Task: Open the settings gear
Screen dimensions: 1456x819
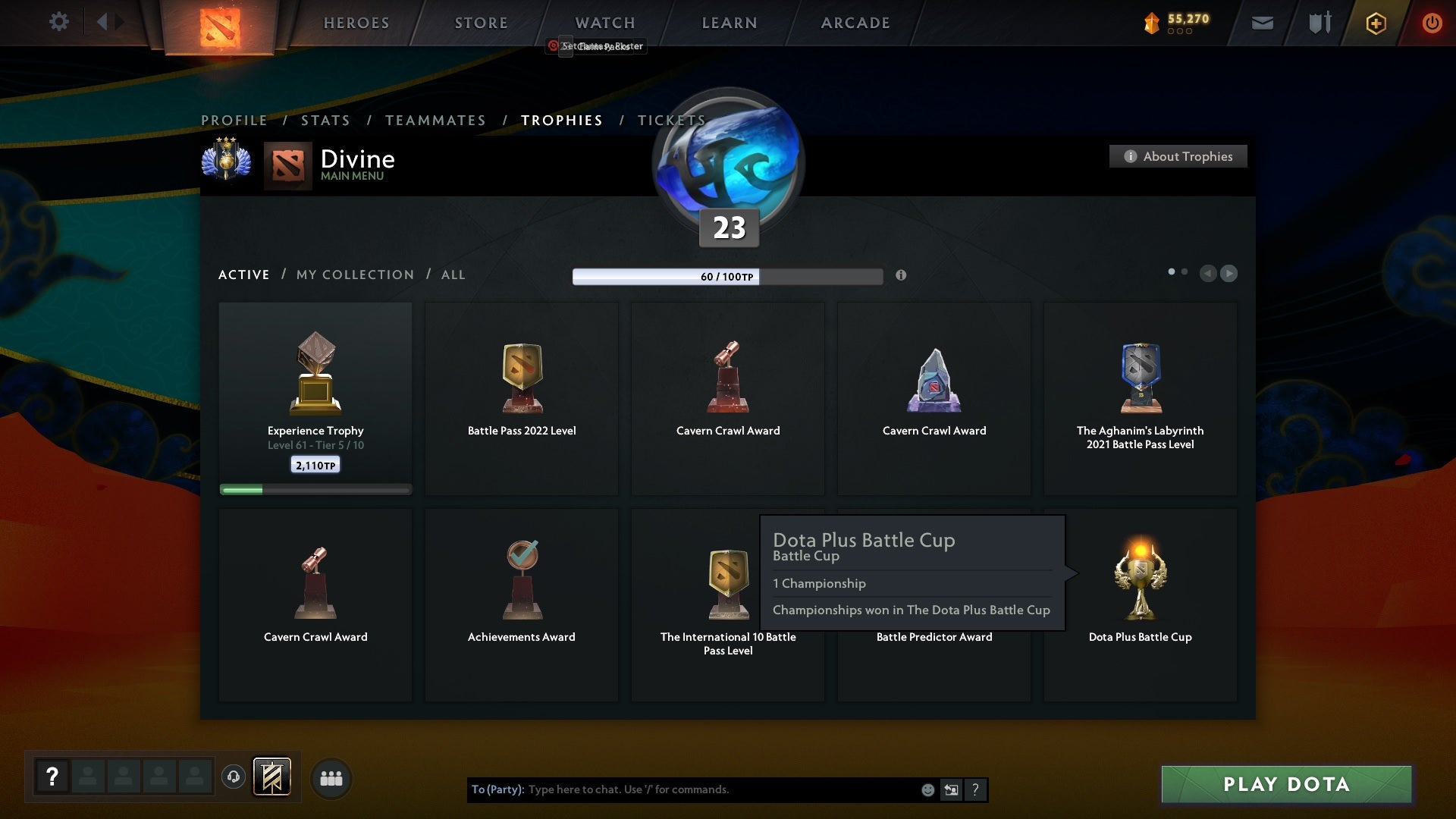Action: 58,22
